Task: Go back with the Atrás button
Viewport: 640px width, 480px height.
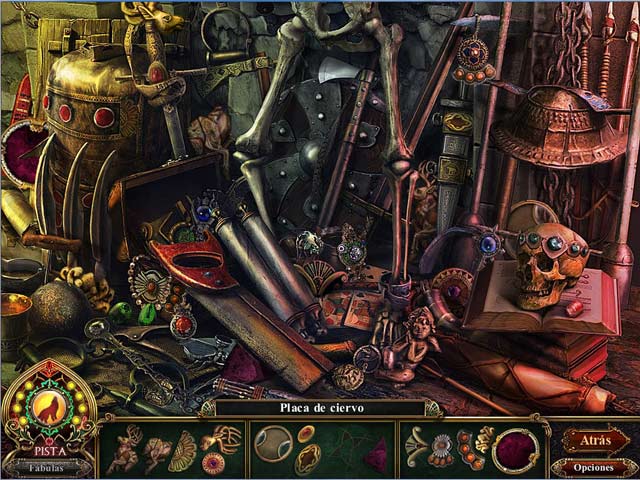Action: 594,440
